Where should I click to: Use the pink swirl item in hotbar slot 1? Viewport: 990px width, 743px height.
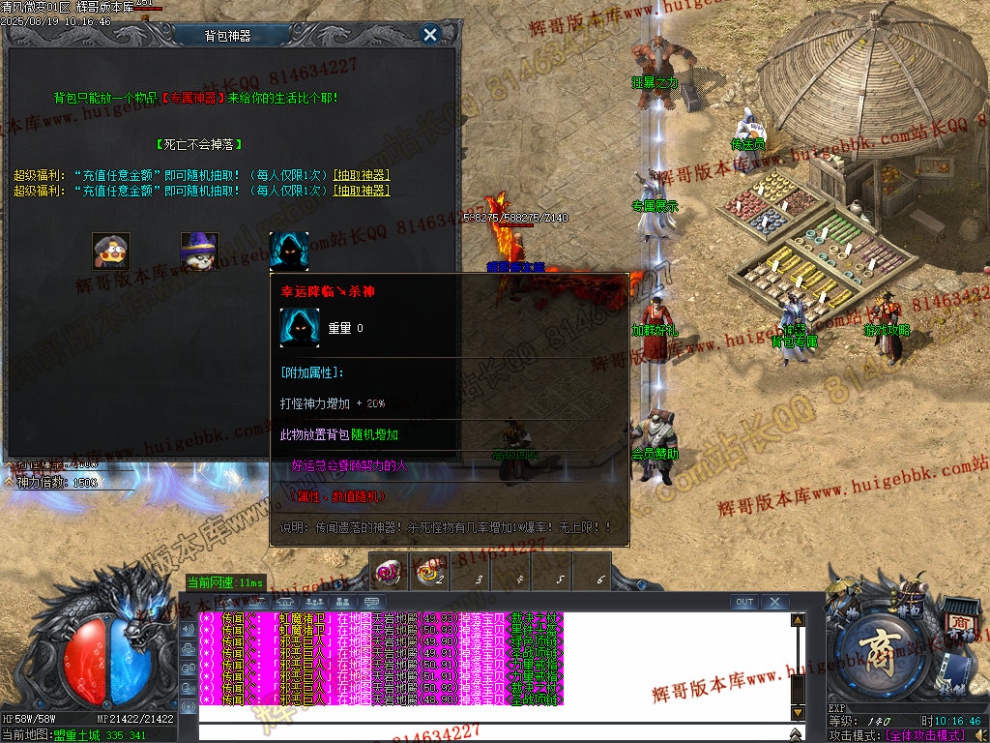(x=387, y=573)
